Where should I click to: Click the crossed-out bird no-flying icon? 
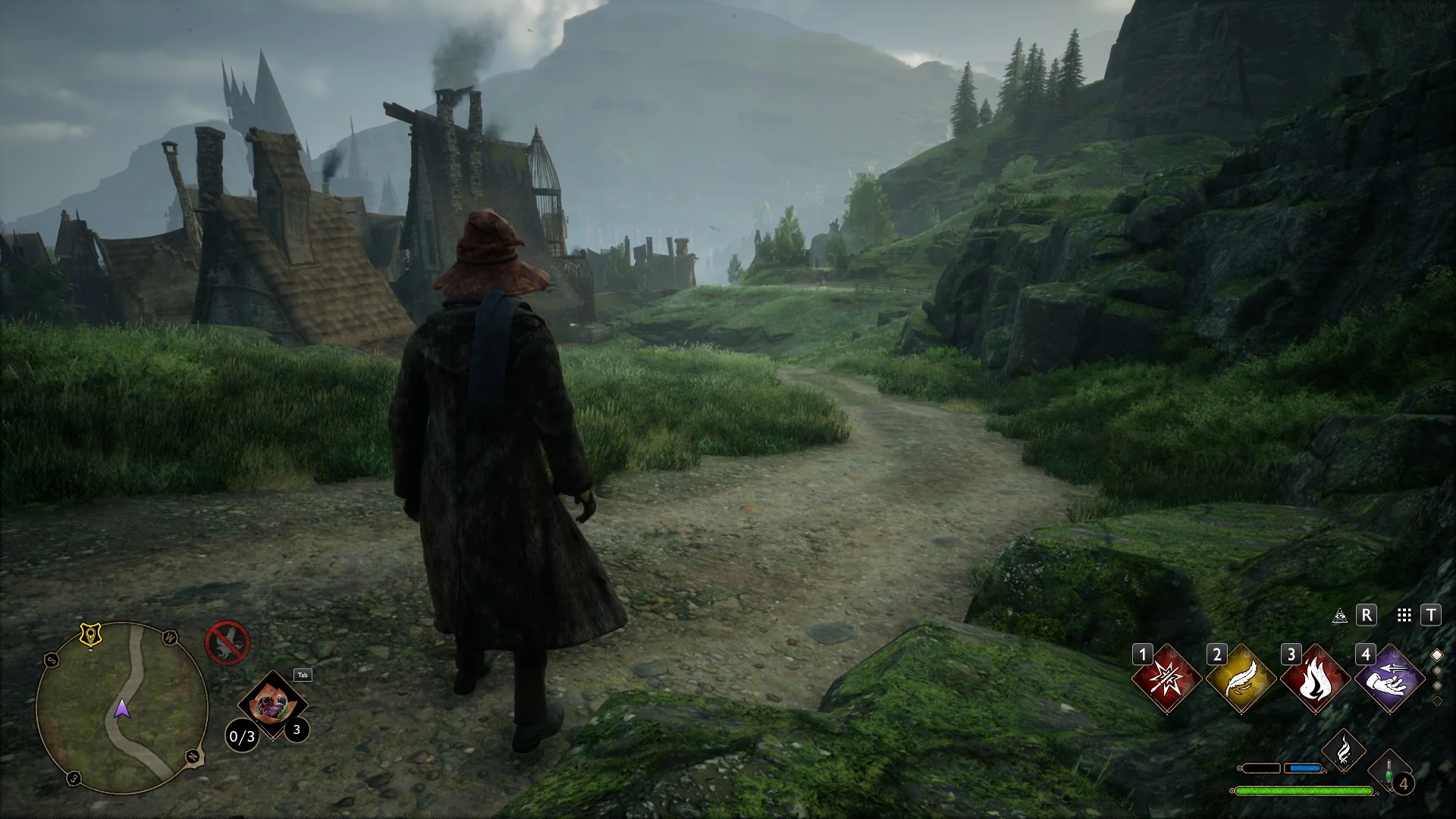(227, 643)
